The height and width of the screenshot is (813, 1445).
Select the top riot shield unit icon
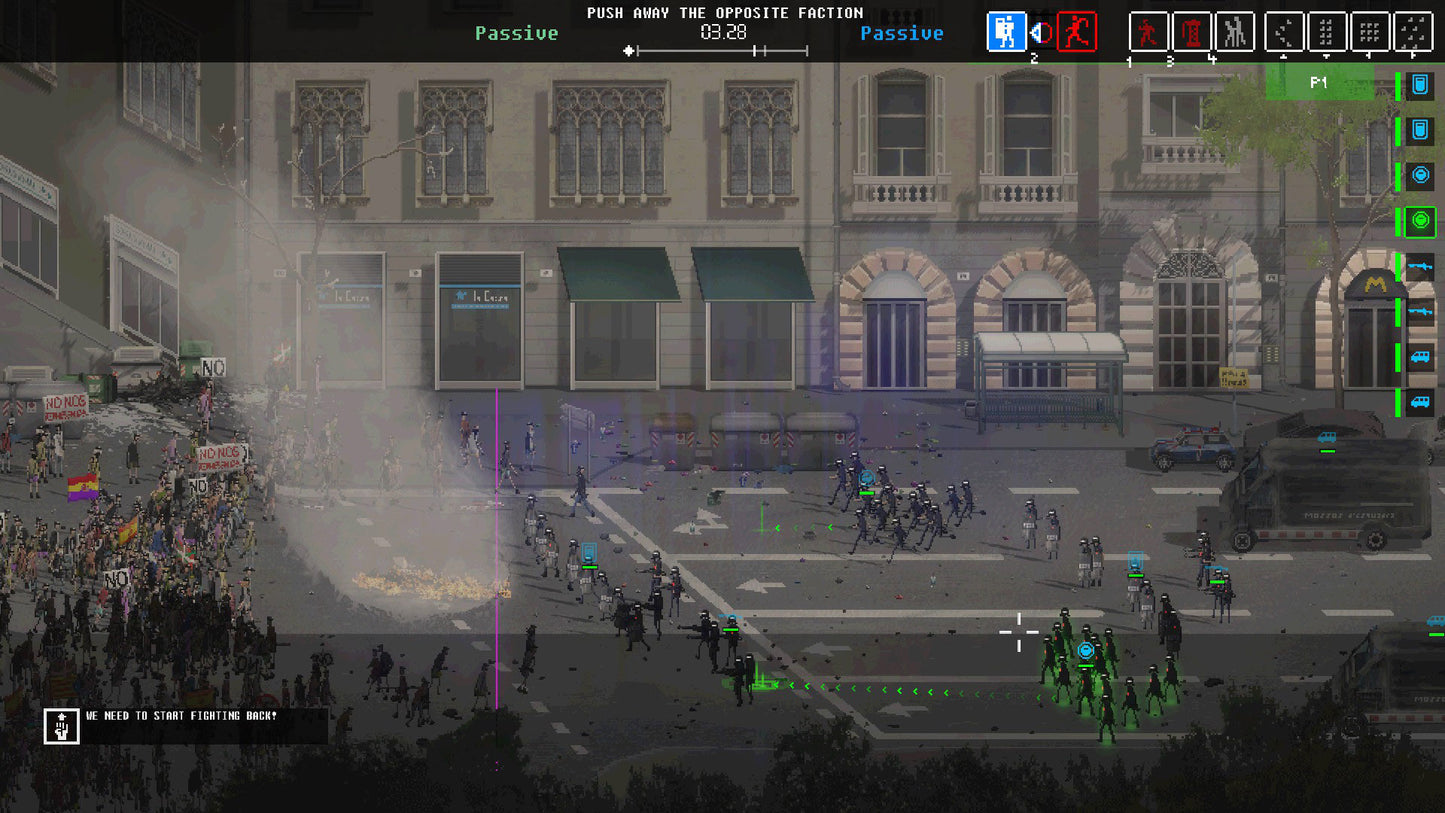1420,85
